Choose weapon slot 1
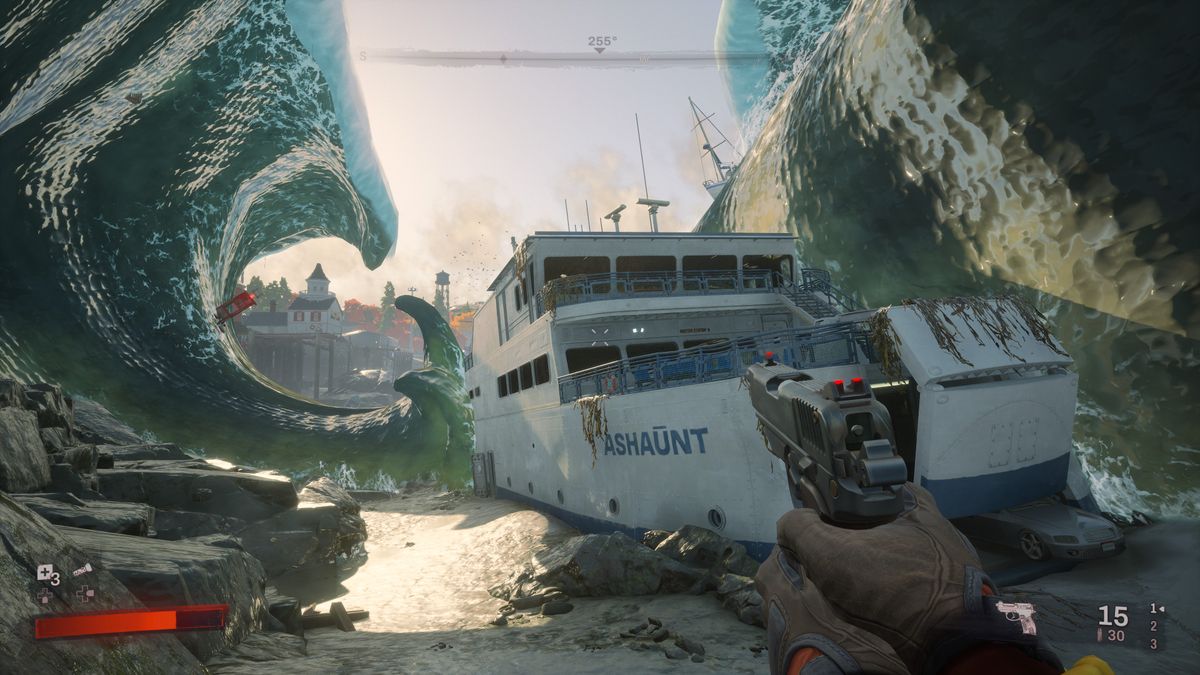 [x=1155, y=608]
